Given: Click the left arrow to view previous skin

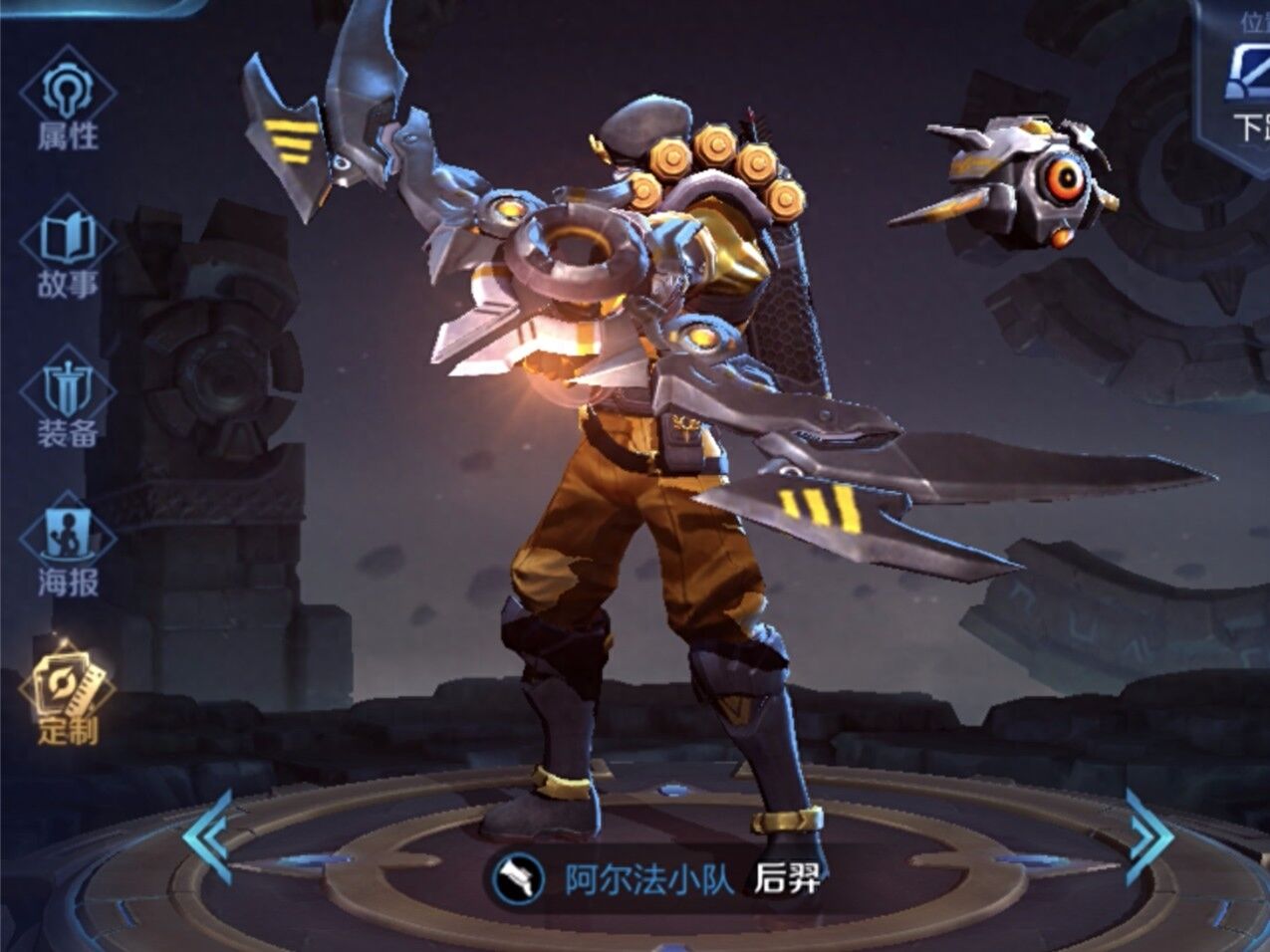Looking at the screenshot, I should (x=209, y=836).
